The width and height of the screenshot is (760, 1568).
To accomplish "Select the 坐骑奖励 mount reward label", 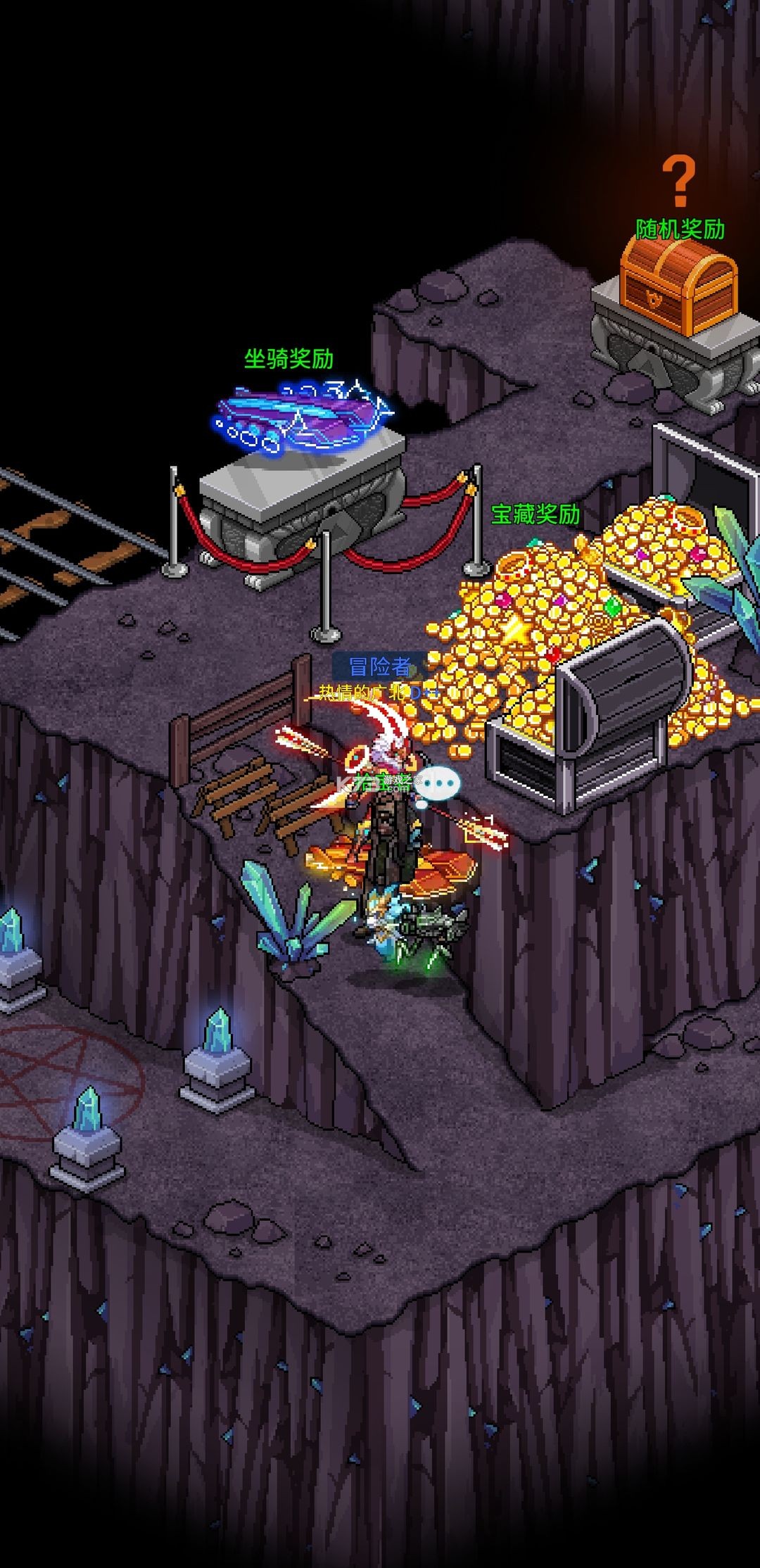I will click(289, 359).
